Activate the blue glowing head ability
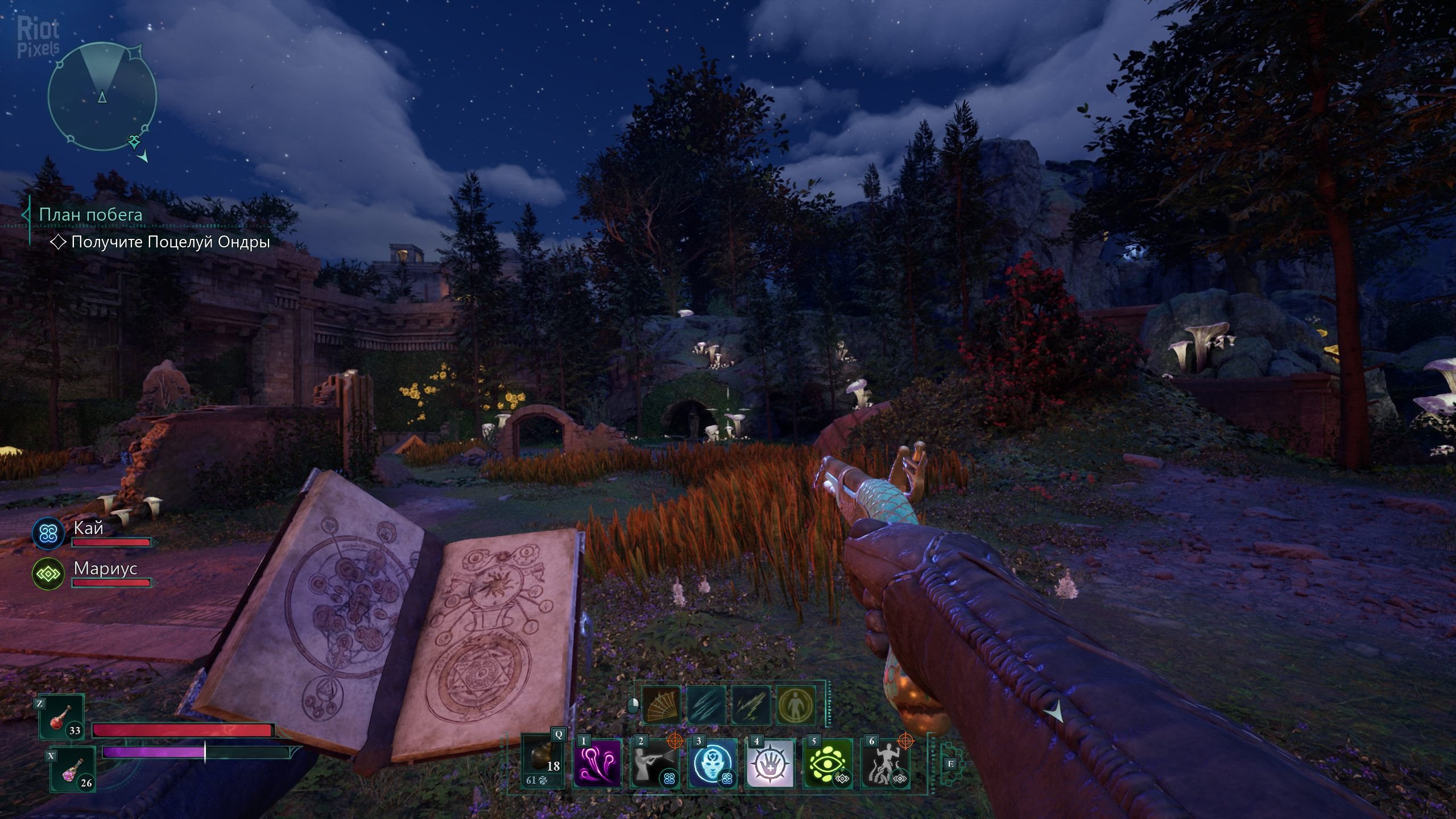Screen dimensions: 1456x819 pyautogui.click(x=712, y=762)
